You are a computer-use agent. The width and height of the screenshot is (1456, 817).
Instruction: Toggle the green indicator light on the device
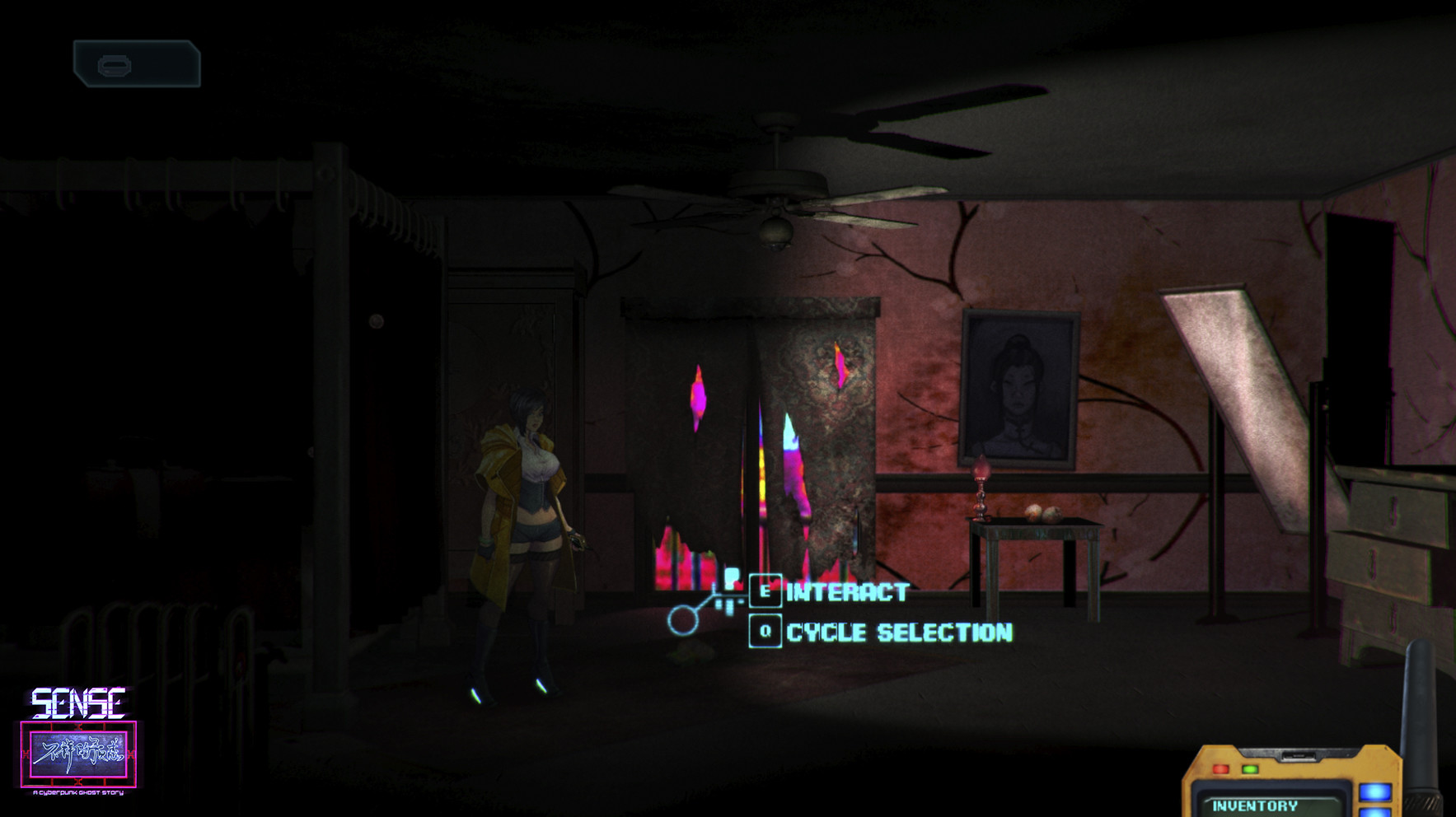click(x=1249, y=769)
